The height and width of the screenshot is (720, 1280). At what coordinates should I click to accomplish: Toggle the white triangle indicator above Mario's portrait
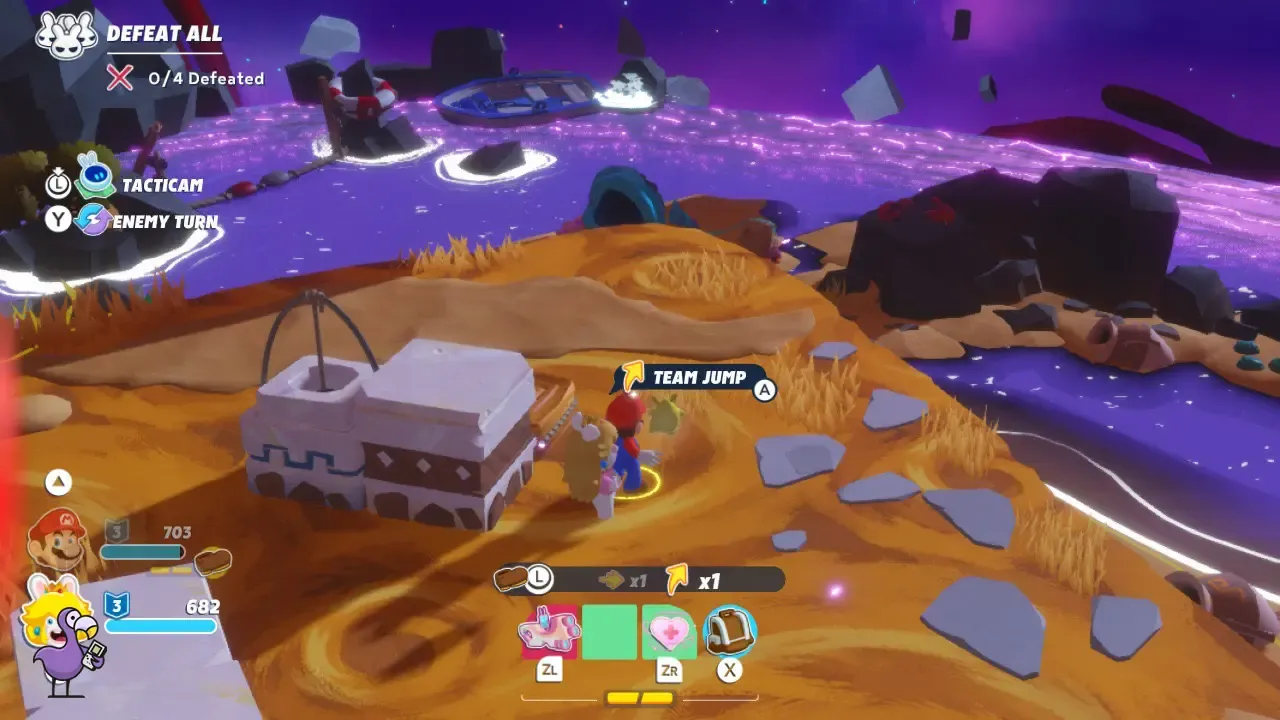57,482
